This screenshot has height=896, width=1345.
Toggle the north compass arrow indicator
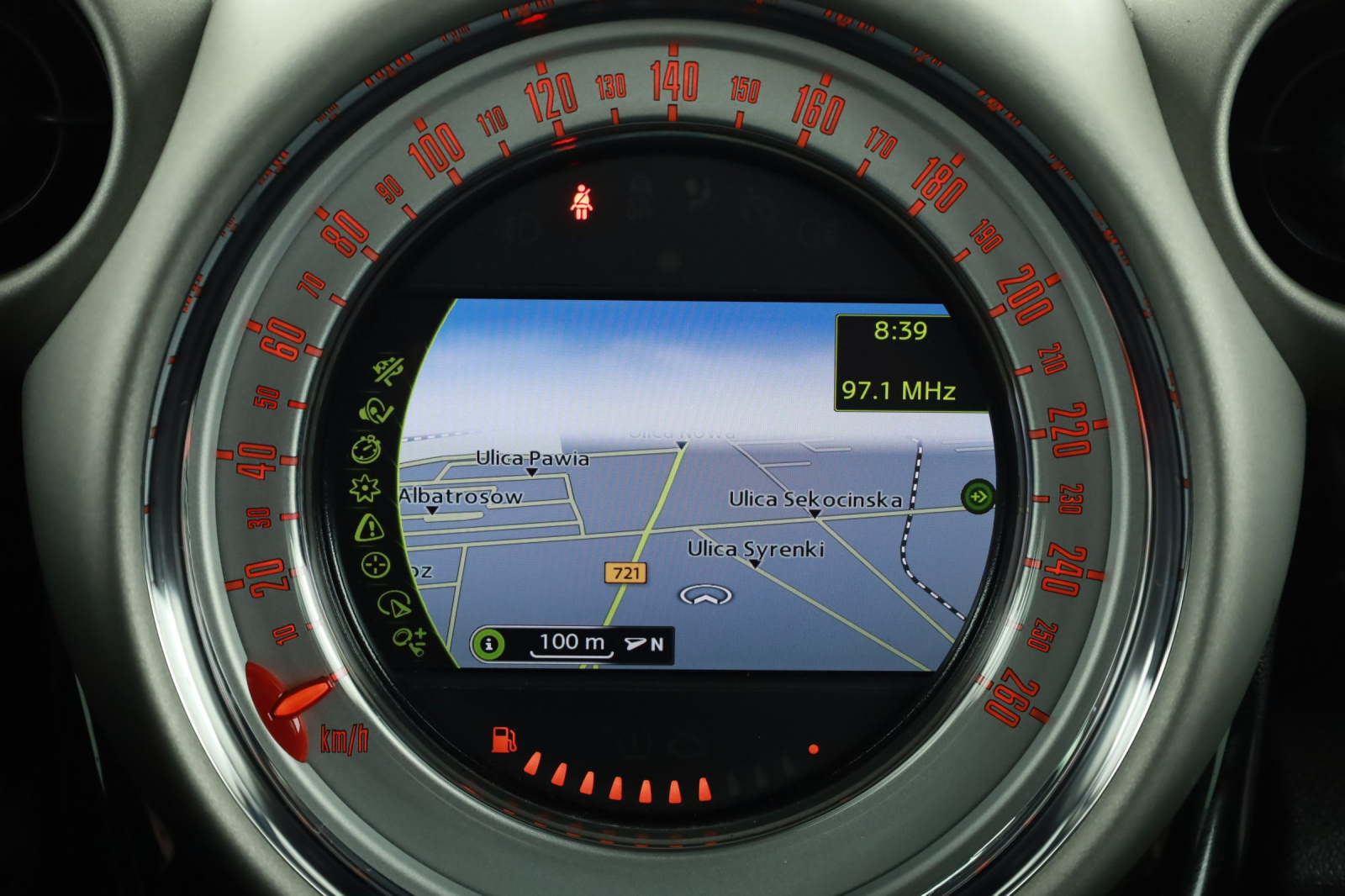click(645, 645)
